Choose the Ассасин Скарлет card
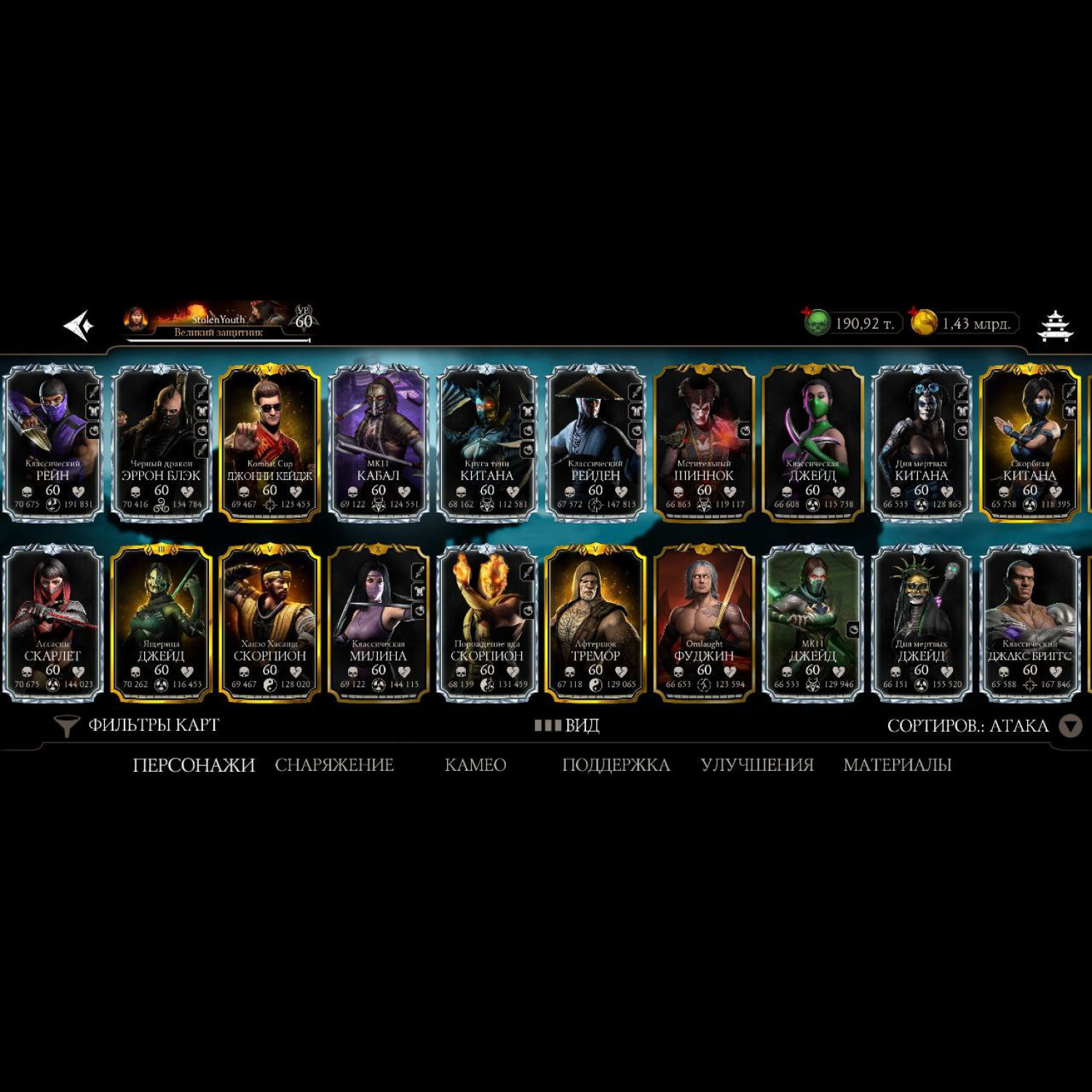This screenshot has width=1092, height=1092. [x=53, y=623]
